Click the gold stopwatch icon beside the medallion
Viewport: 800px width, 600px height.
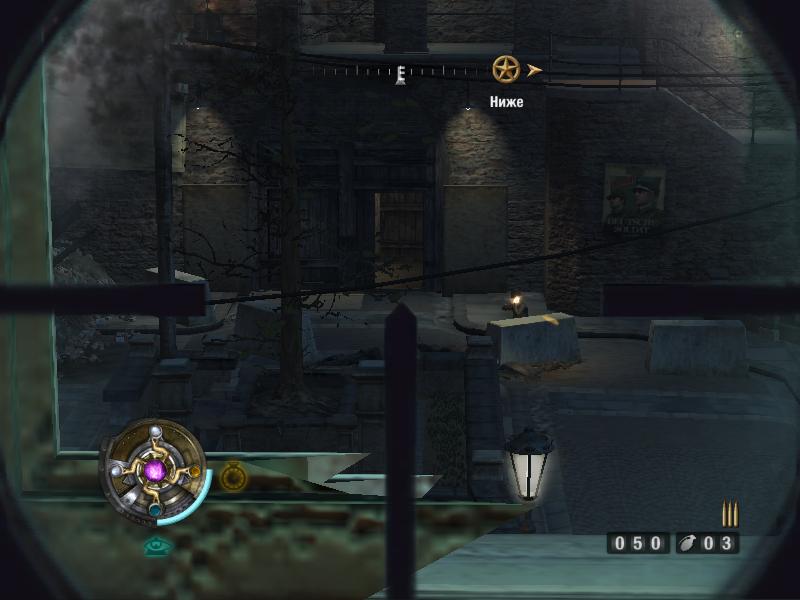(234, 475)
